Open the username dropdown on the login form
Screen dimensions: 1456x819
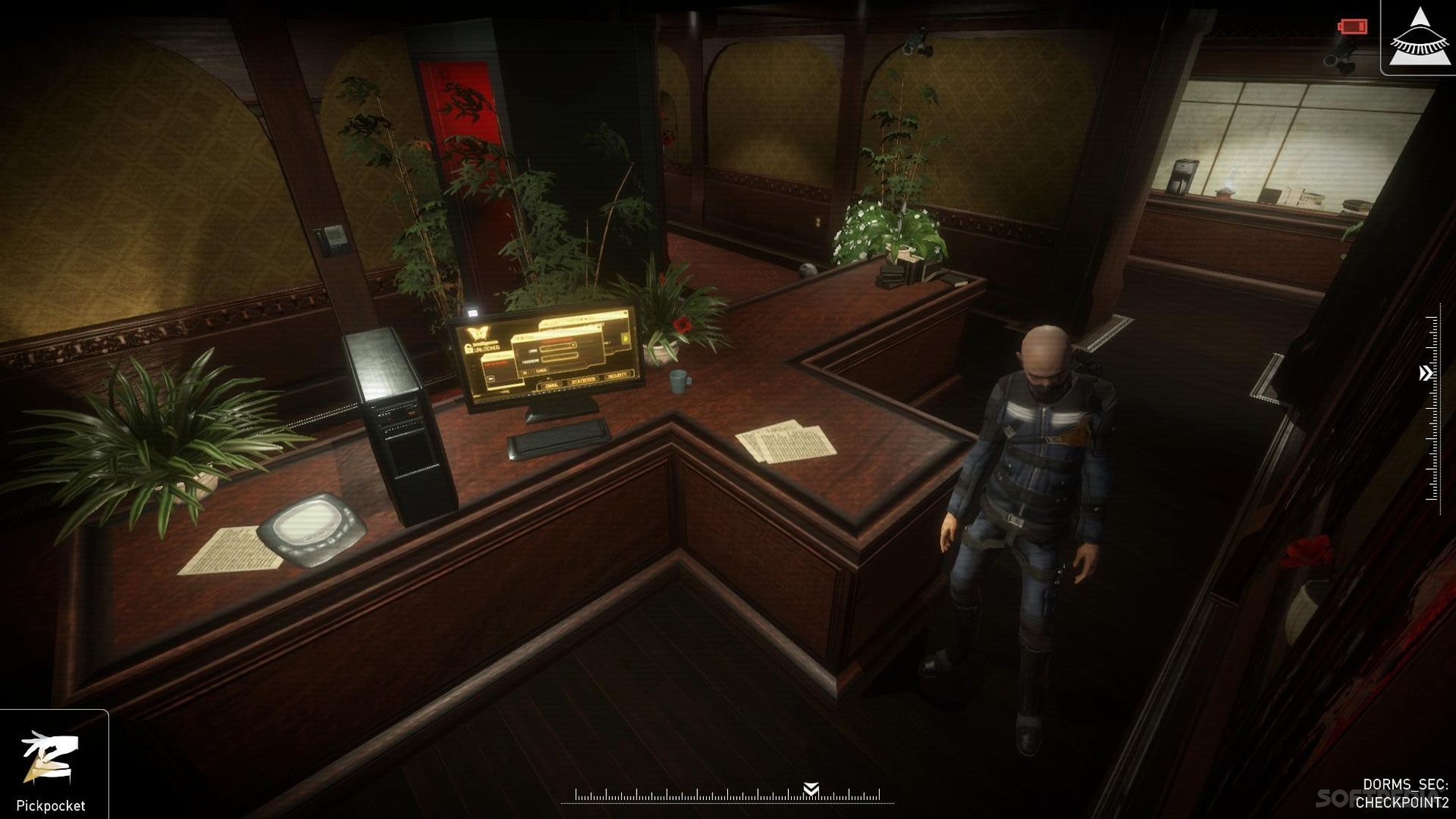[x=573, y=345]
